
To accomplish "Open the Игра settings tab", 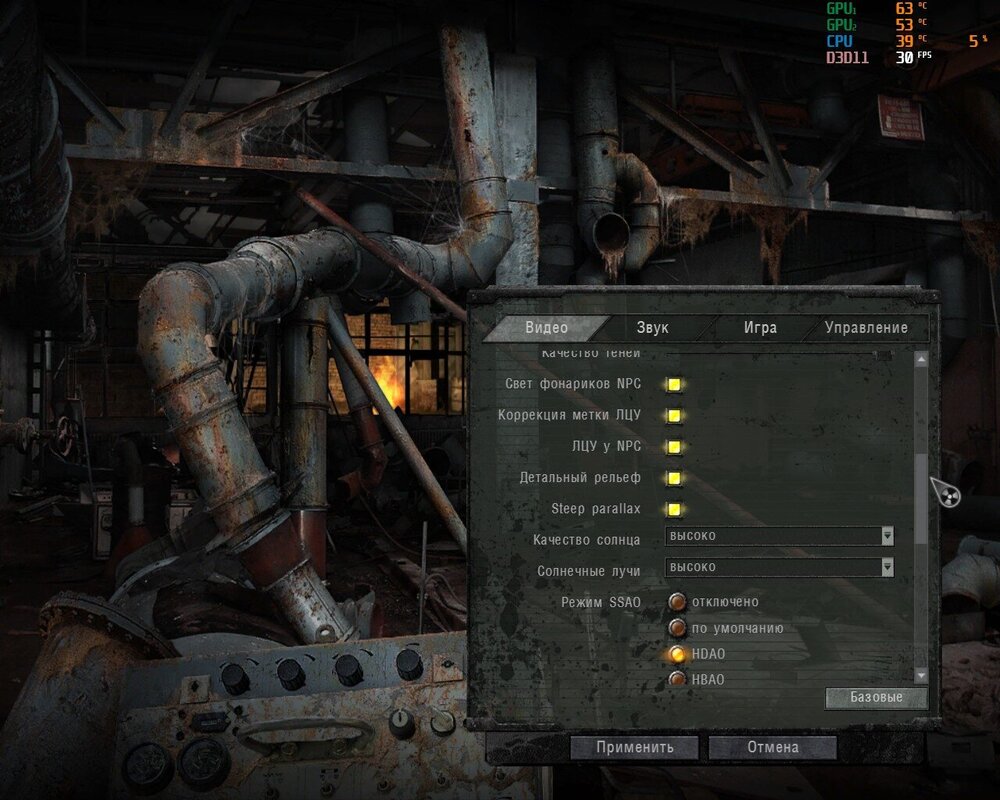I will pos(760,328).
